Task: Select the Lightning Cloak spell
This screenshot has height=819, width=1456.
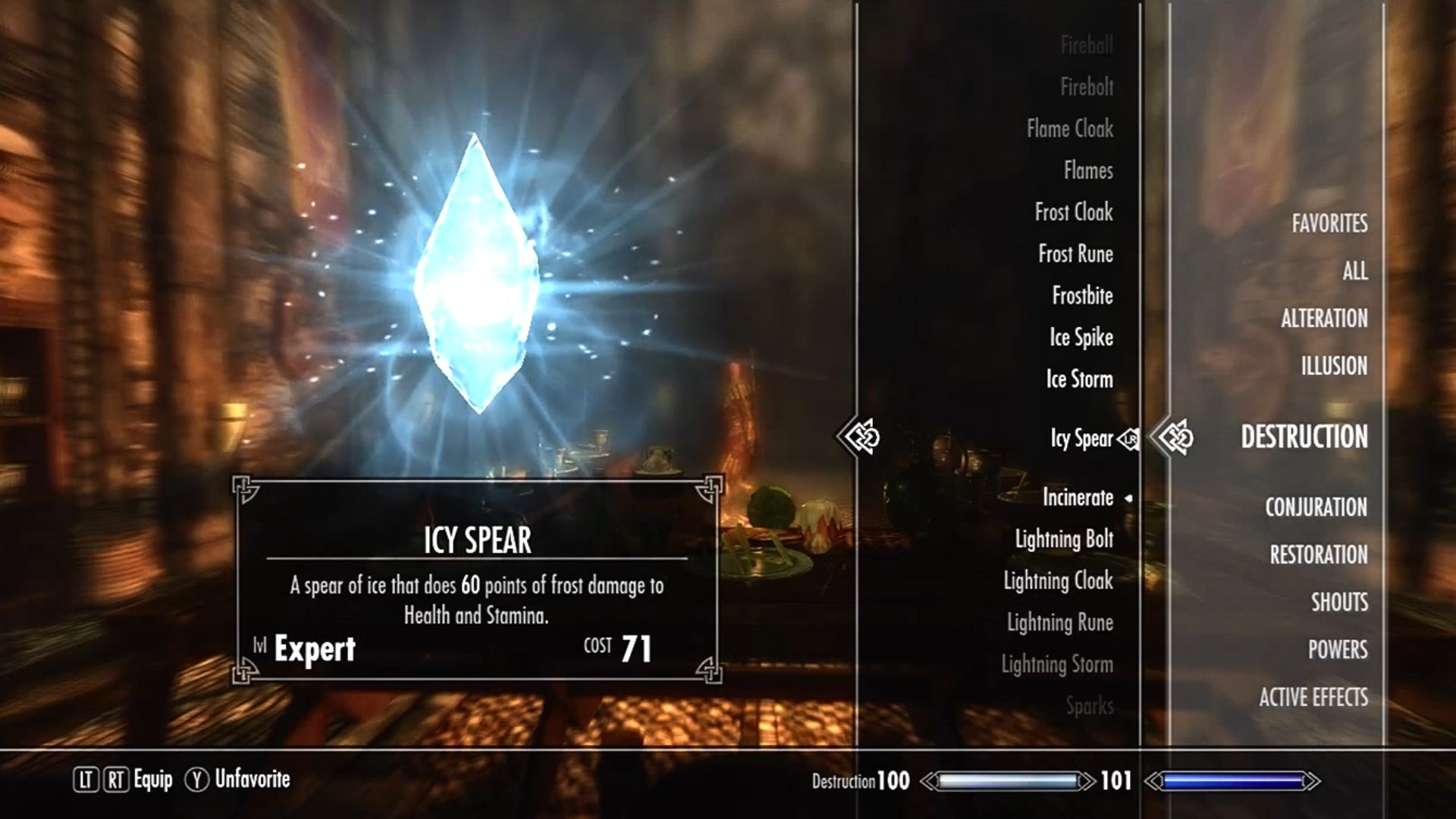Action: 1058,581
